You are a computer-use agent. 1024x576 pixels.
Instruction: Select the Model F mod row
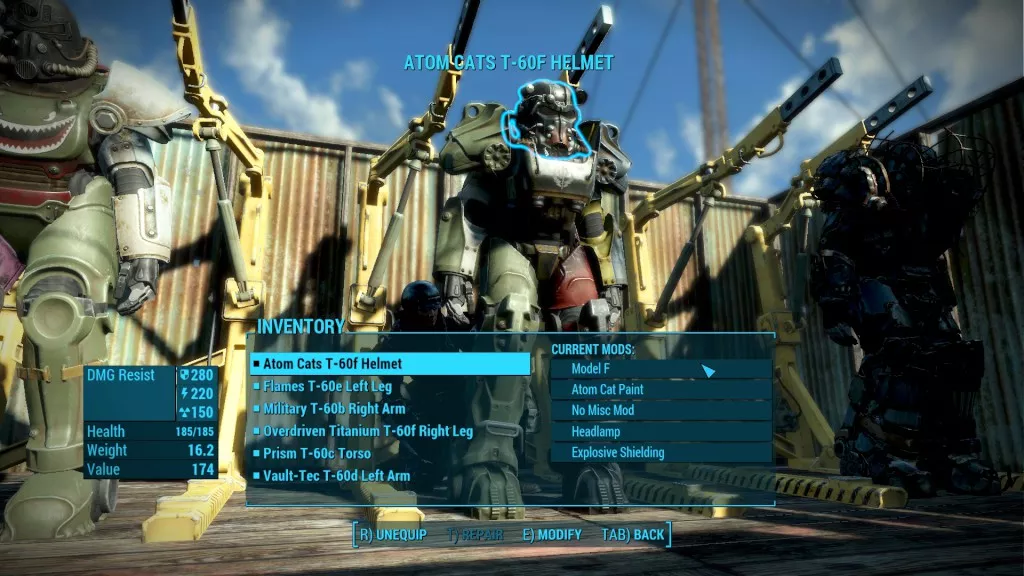pos(661,368)
